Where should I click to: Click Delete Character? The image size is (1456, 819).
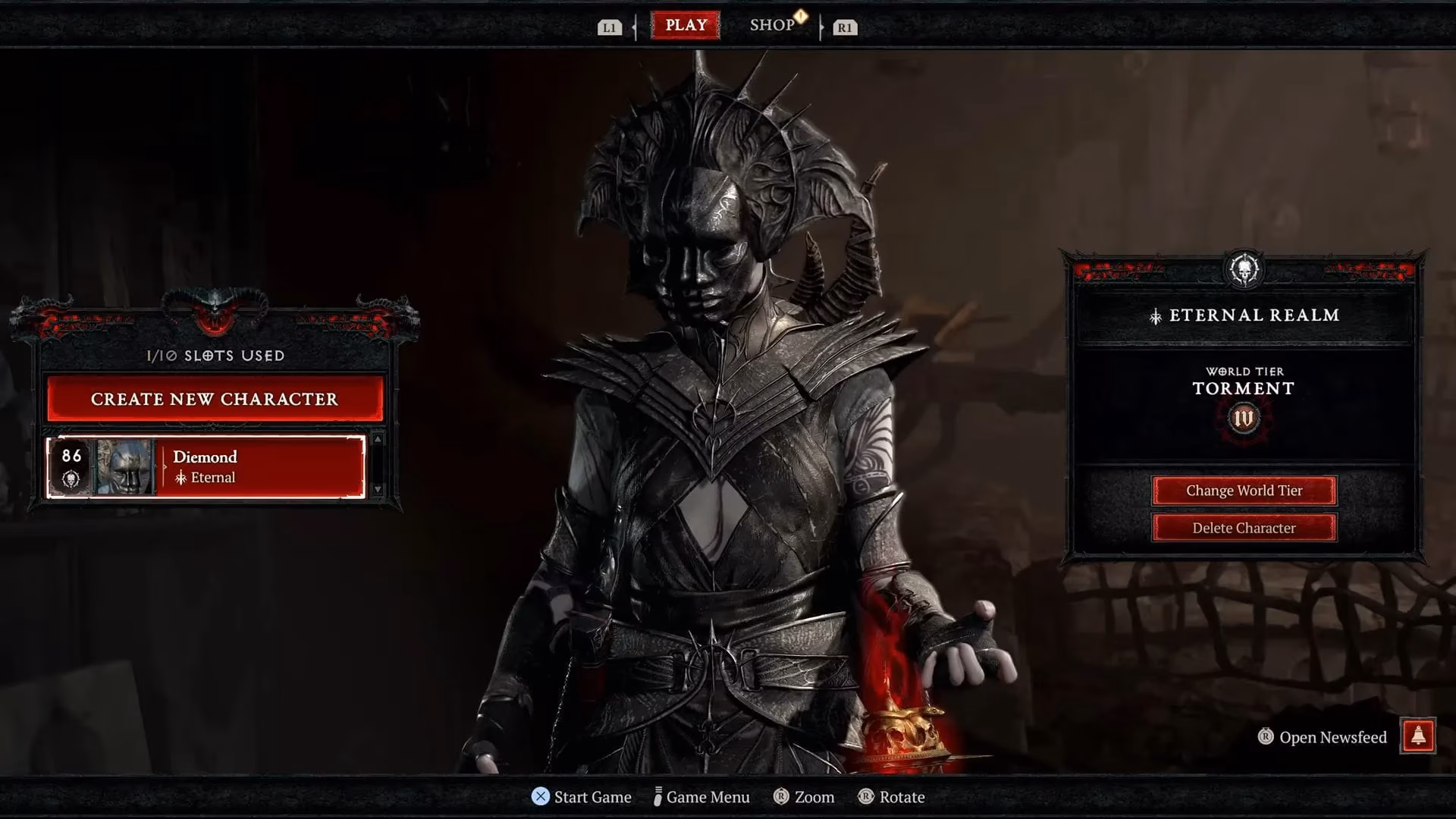click(x=1244, y=528)
